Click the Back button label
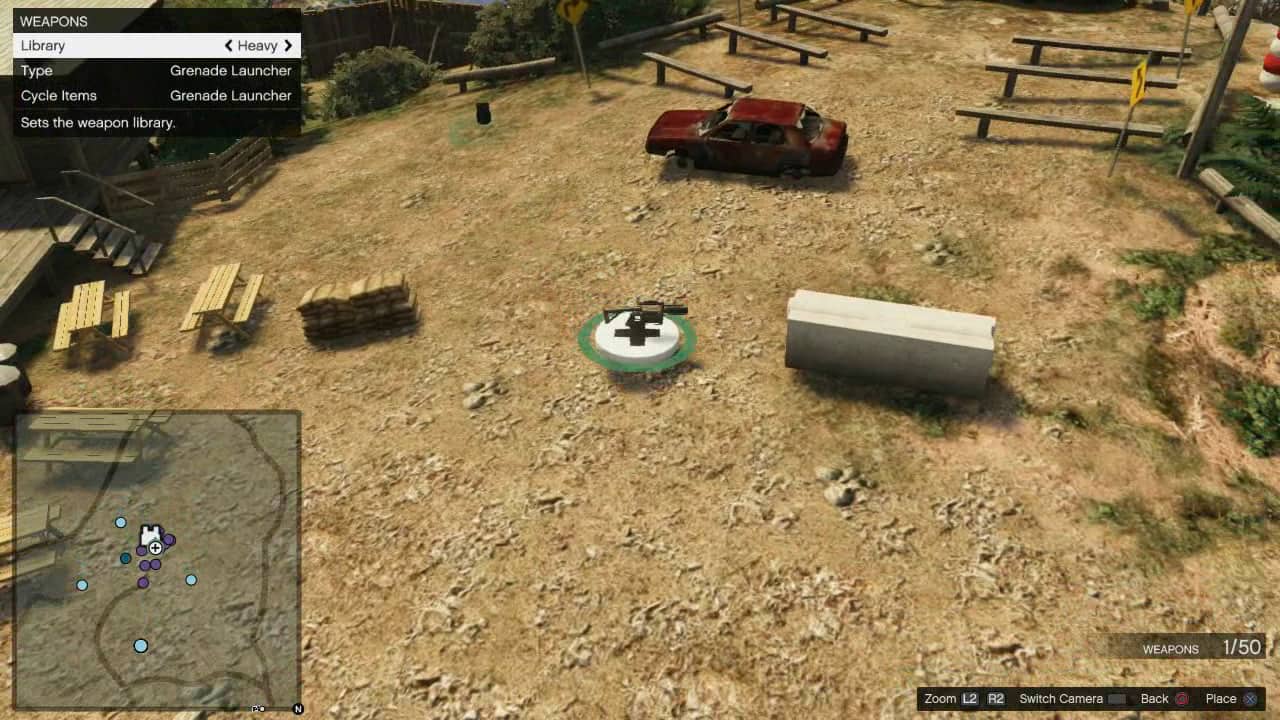Screen dimensions: 1280x720 tap(1155, 698)
